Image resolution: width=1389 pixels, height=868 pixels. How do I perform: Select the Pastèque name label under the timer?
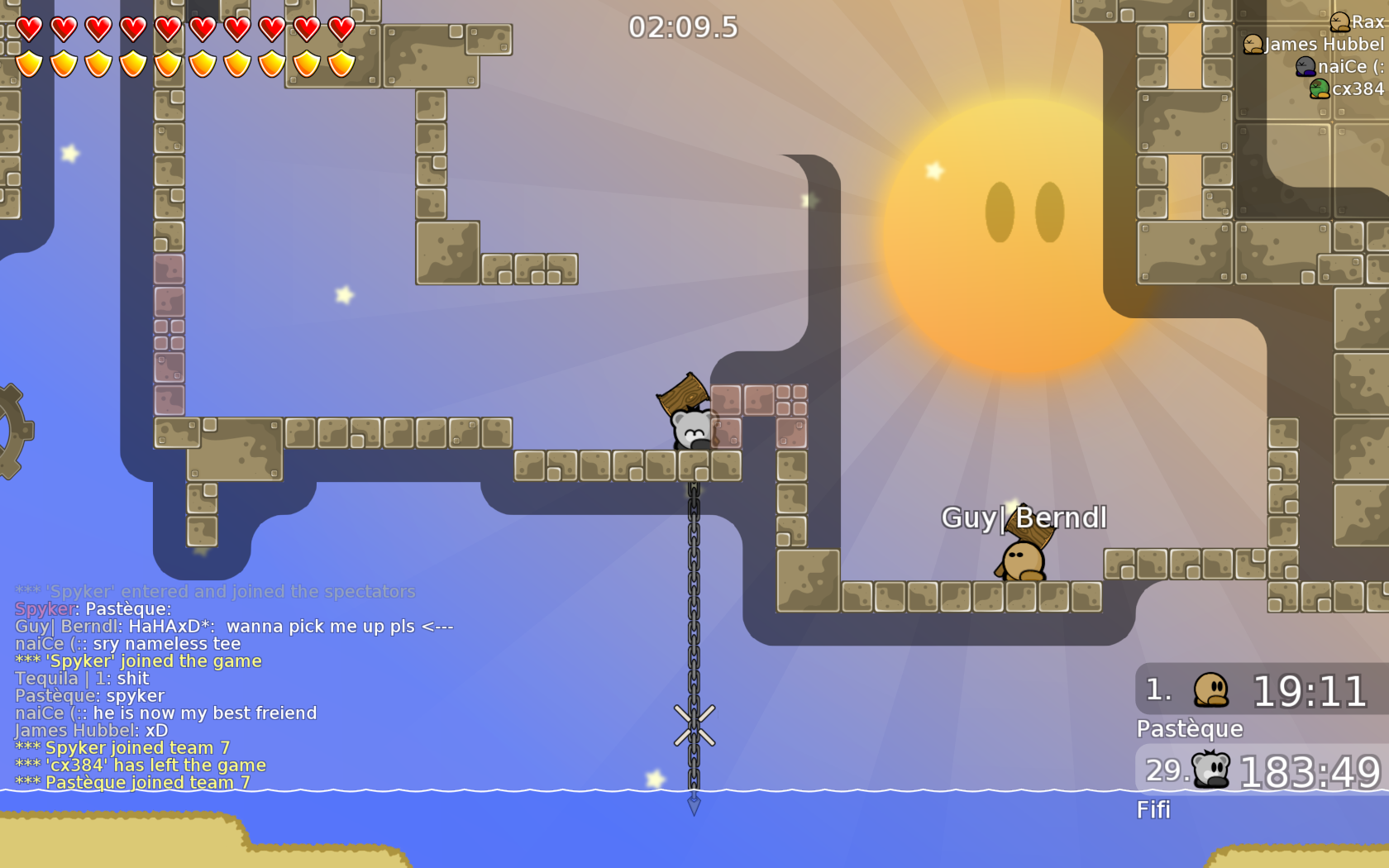[1189, 729]
